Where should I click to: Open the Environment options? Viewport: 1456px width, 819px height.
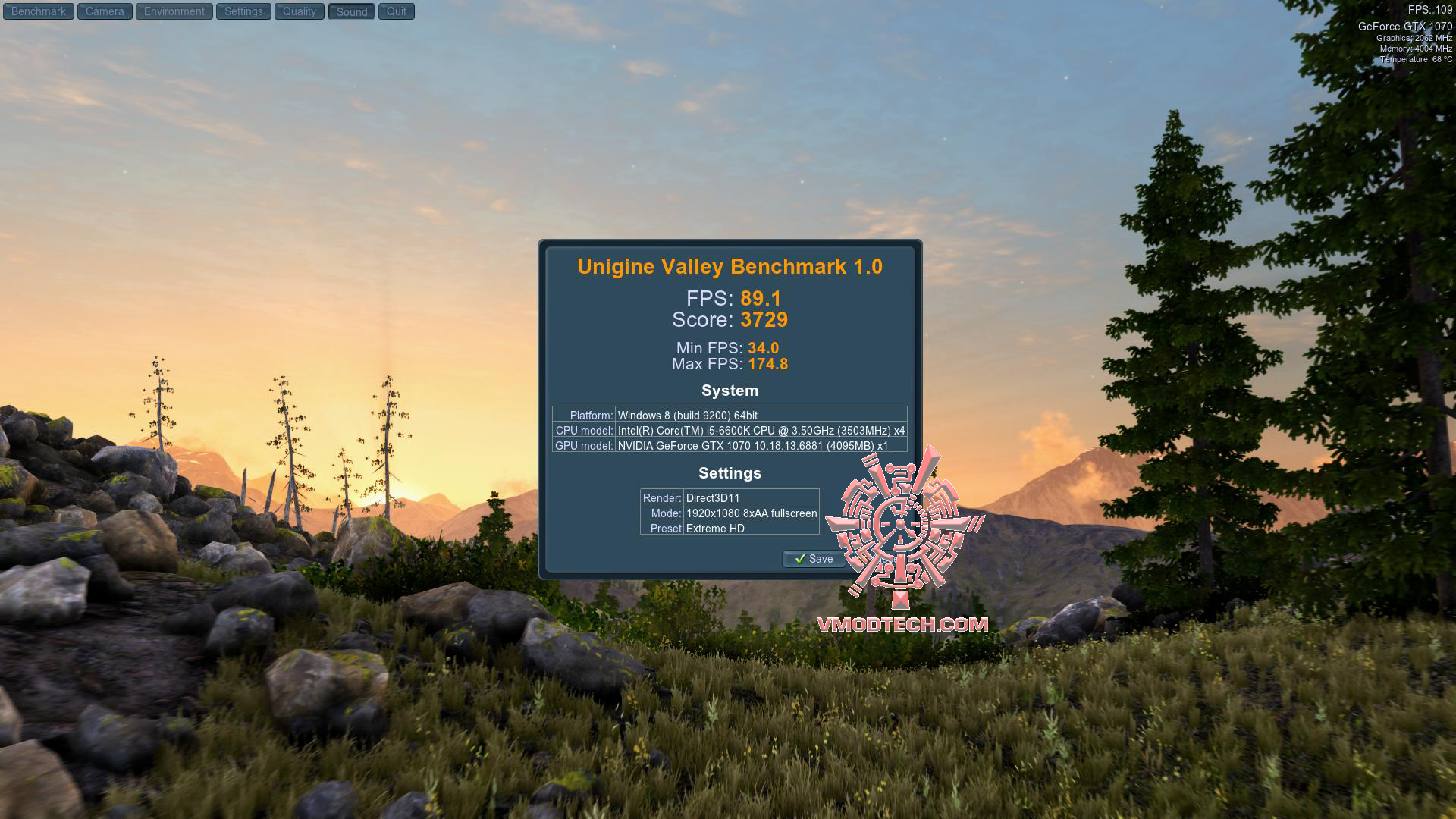click(x=173, y=11)
